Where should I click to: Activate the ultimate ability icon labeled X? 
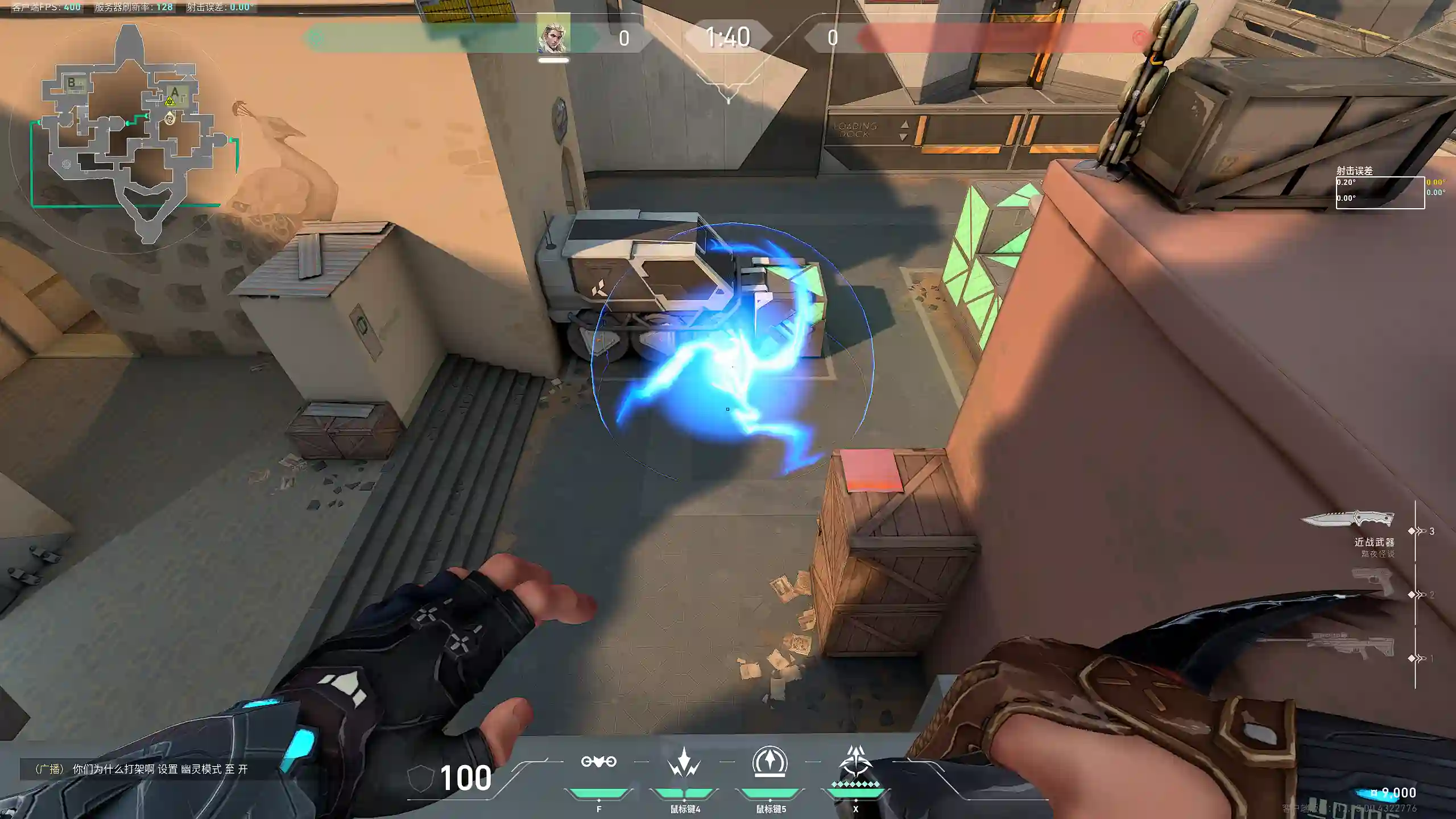tap(855, 762)
